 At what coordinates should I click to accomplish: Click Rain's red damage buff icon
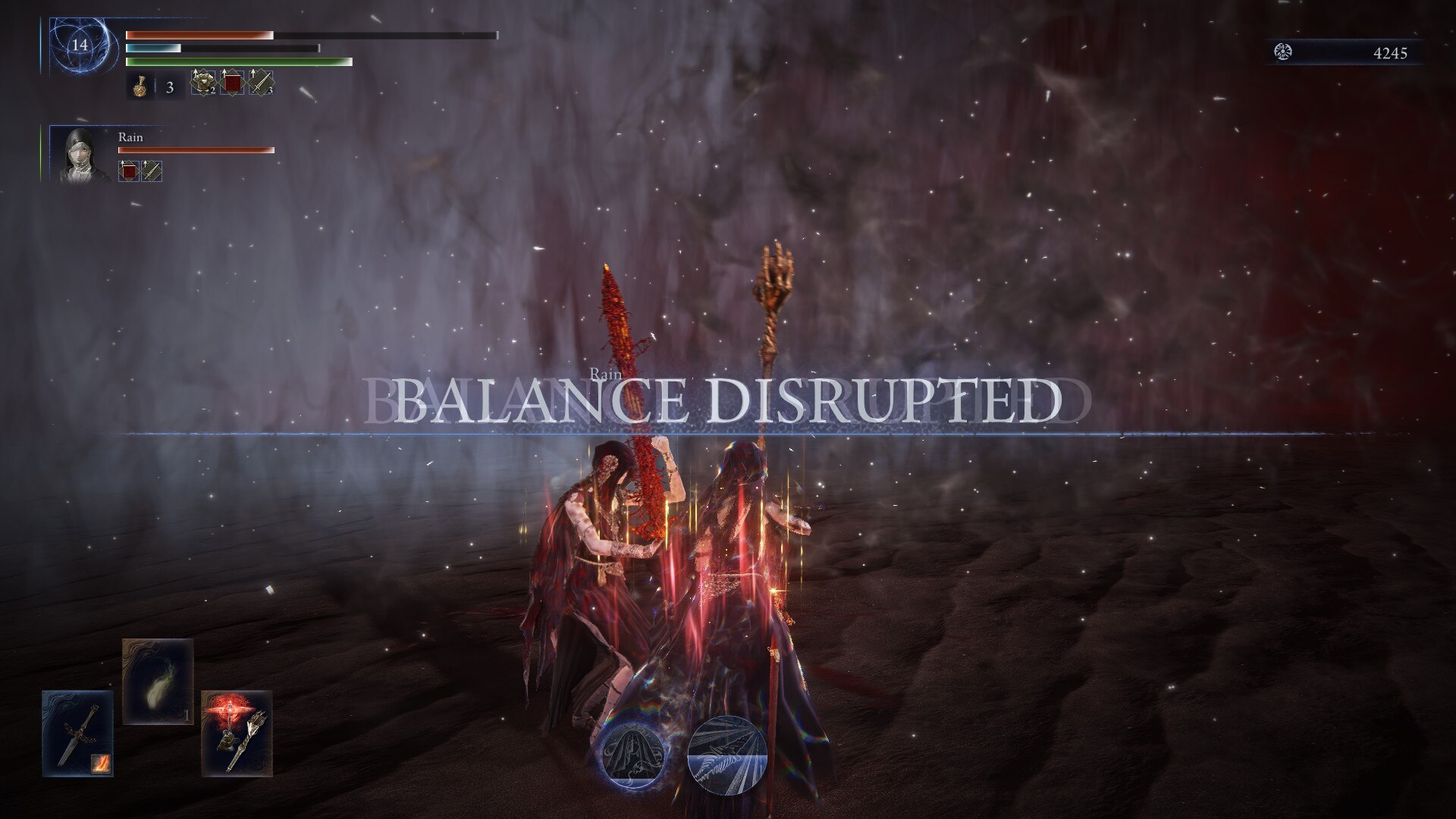point(130,170)
